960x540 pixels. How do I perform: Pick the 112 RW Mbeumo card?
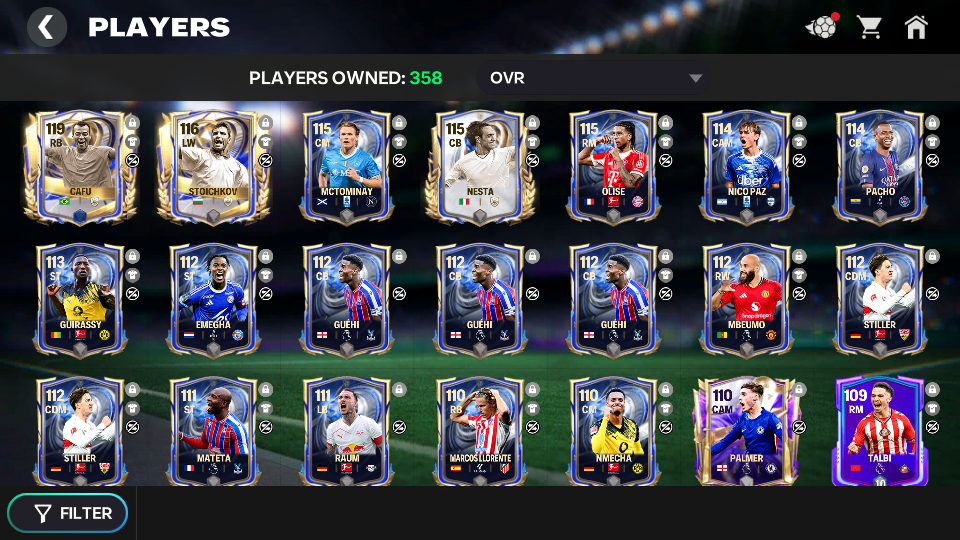(x=746, y=298)
